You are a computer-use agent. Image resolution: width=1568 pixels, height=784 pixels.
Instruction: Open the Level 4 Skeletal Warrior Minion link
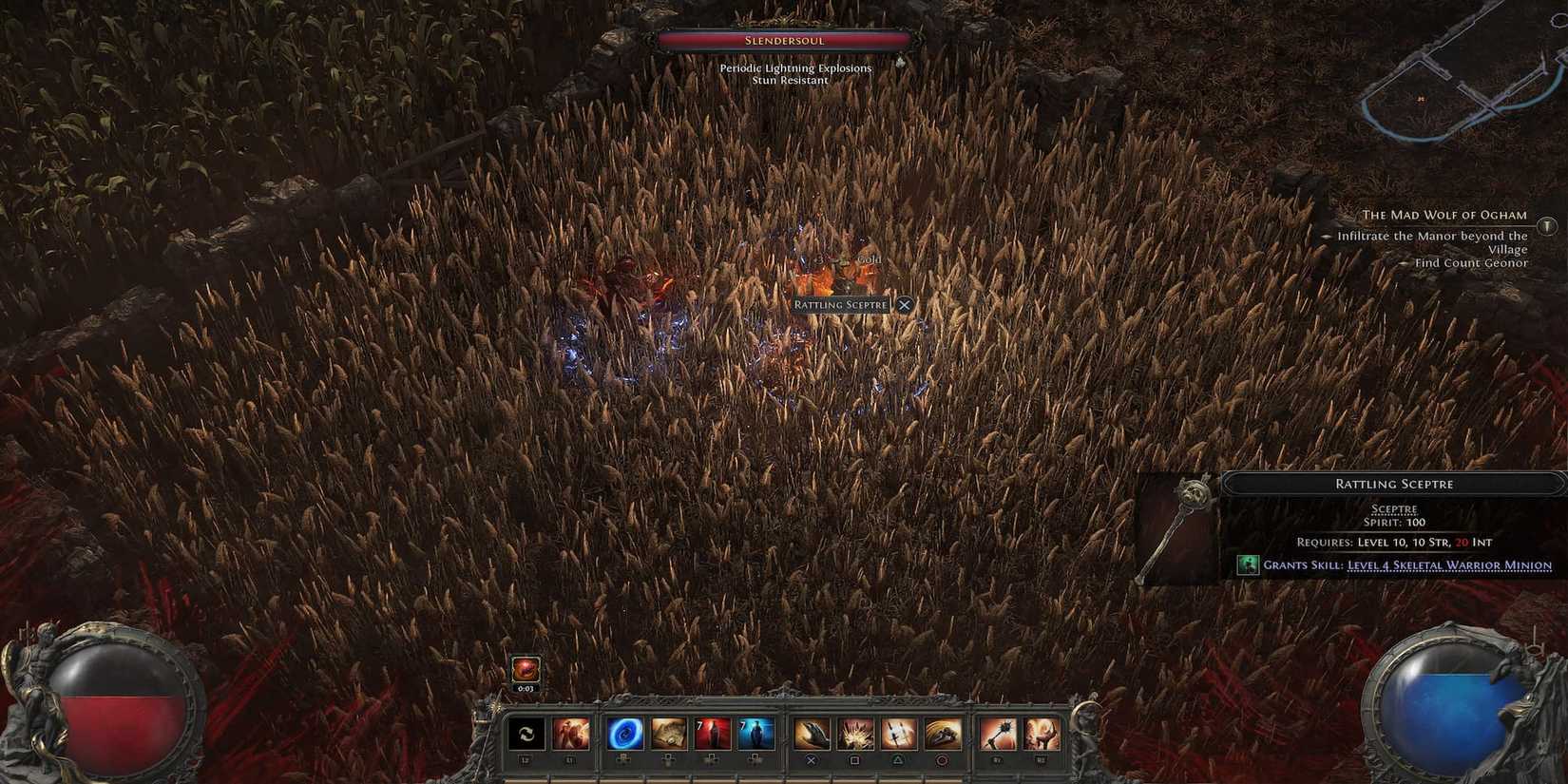pos(1449,564)
